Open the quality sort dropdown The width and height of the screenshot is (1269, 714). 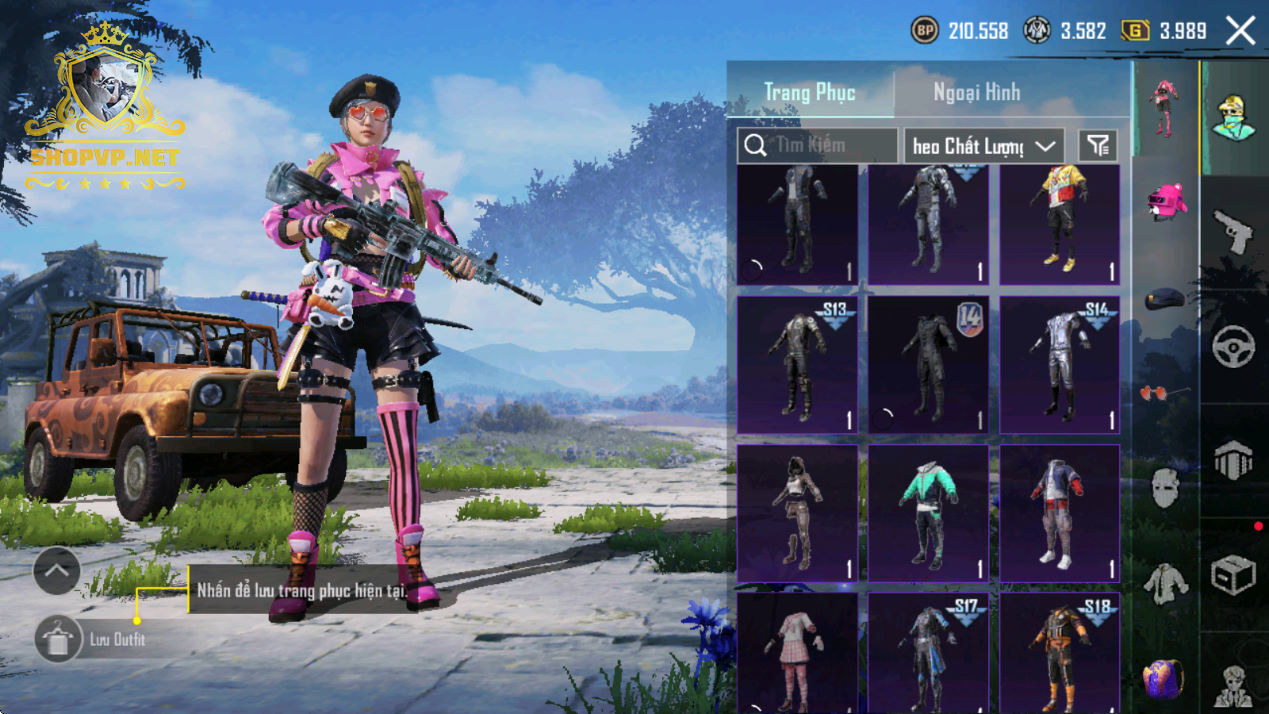click(x=984, y=146)
